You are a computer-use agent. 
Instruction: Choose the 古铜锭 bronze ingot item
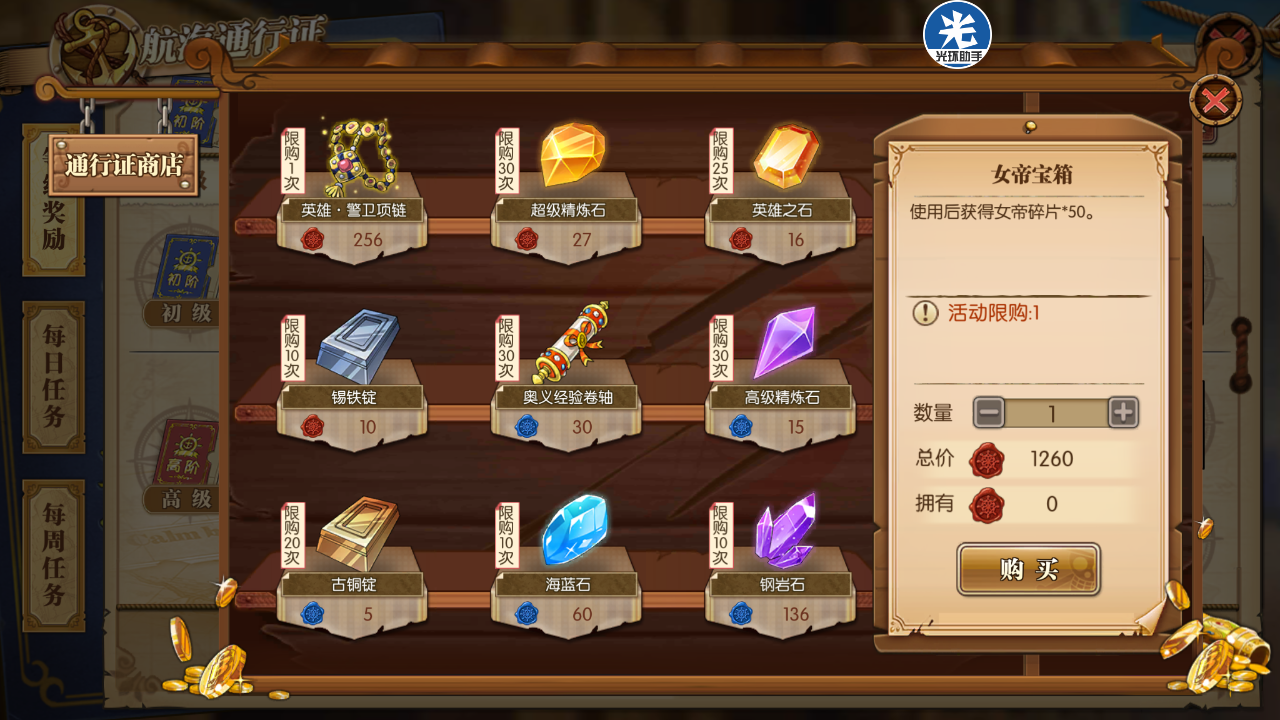(355, 533)
